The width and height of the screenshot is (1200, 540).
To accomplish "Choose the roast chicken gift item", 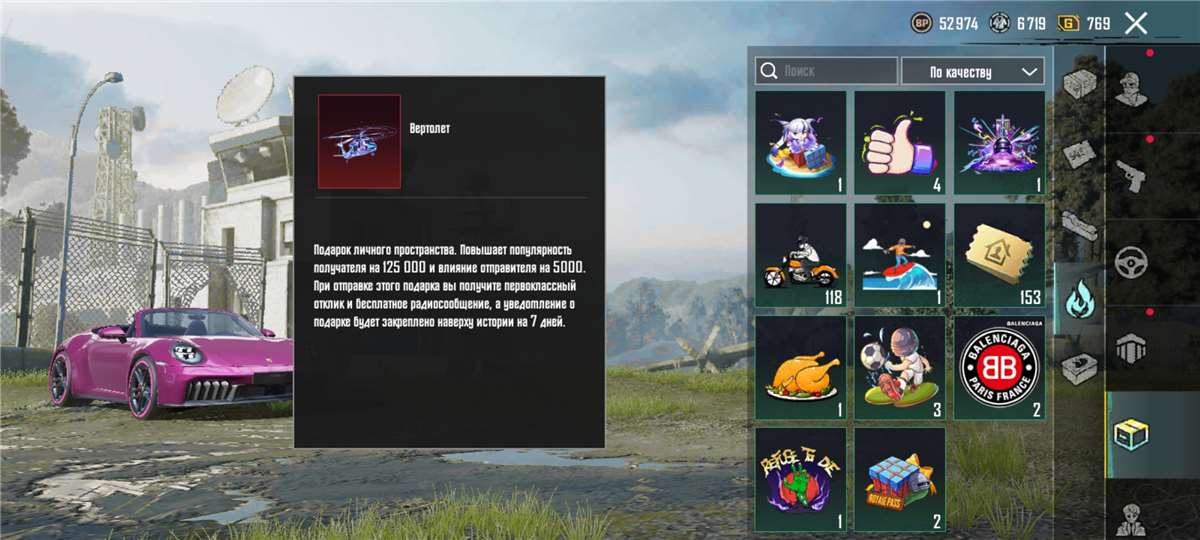I will coord(800,367).
